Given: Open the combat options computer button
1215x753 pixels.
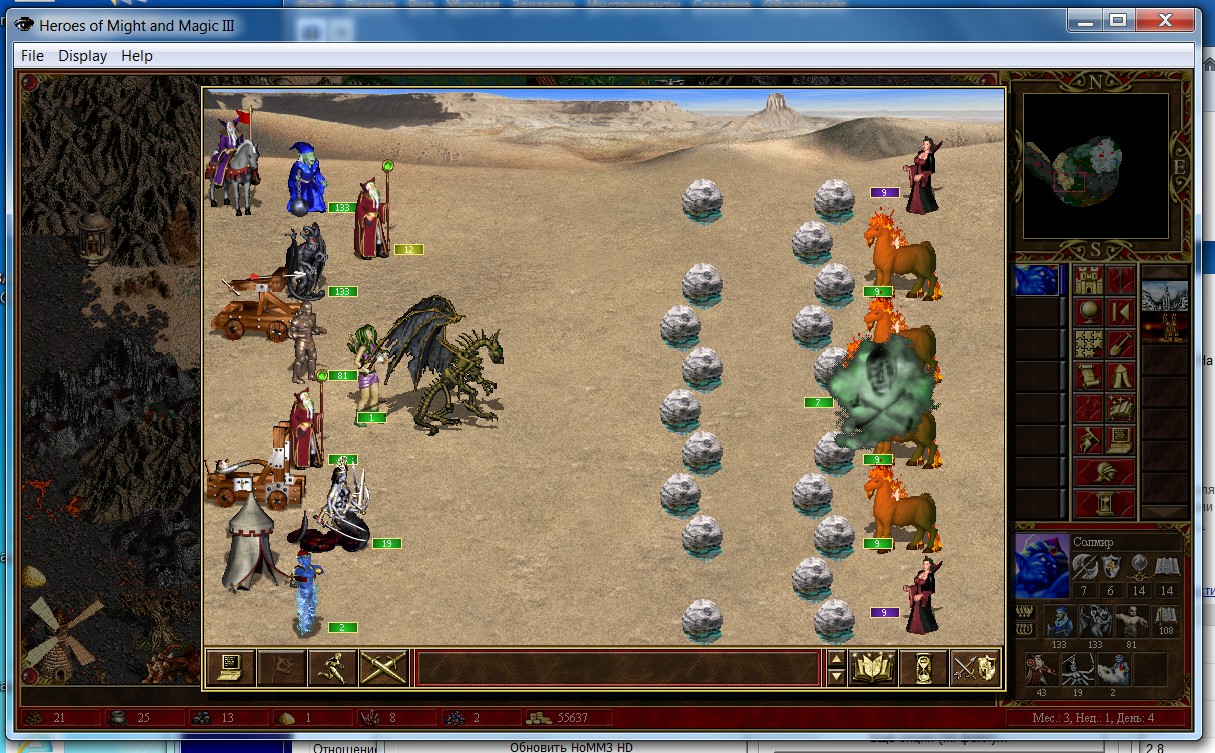Looking at the screenshot, I should click(x=230, y=667).
